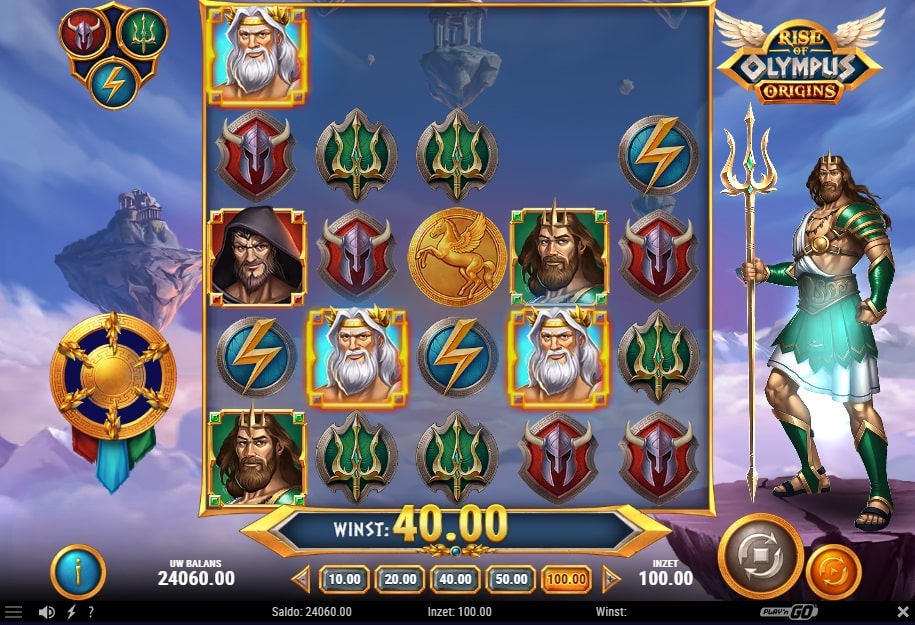Viewport: 915px width, 625px height.
Task: Increase the bet with the right arrow
Action: pyautogui.click(x=611, y=578)
